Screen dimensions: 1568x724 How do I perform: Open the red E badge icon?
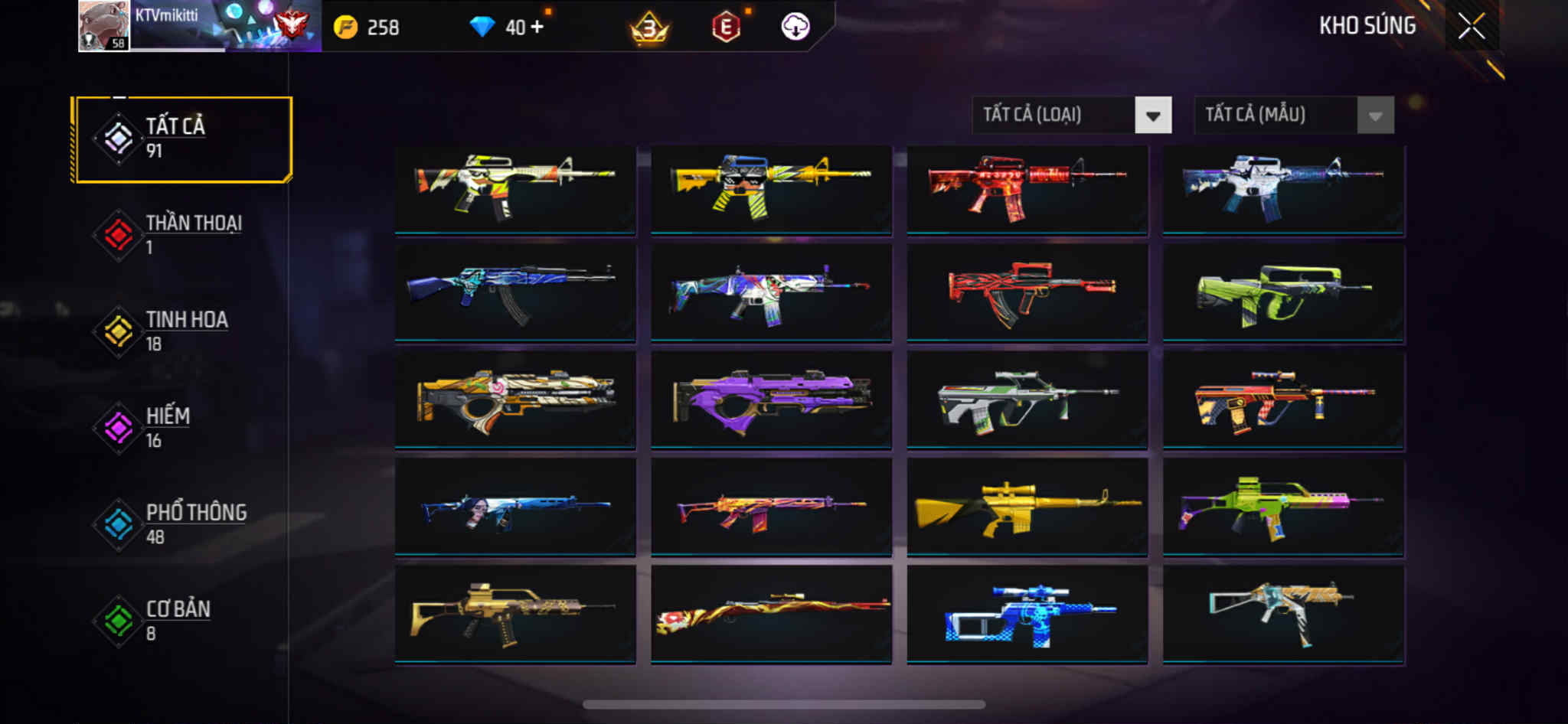click(x=726, y=28)
